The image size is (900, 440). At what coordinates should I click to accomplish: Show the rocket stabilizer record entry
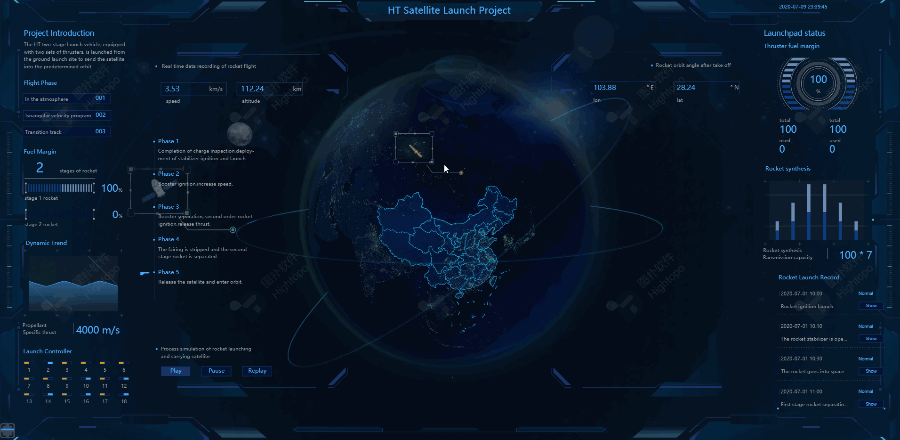click(870, 338)
